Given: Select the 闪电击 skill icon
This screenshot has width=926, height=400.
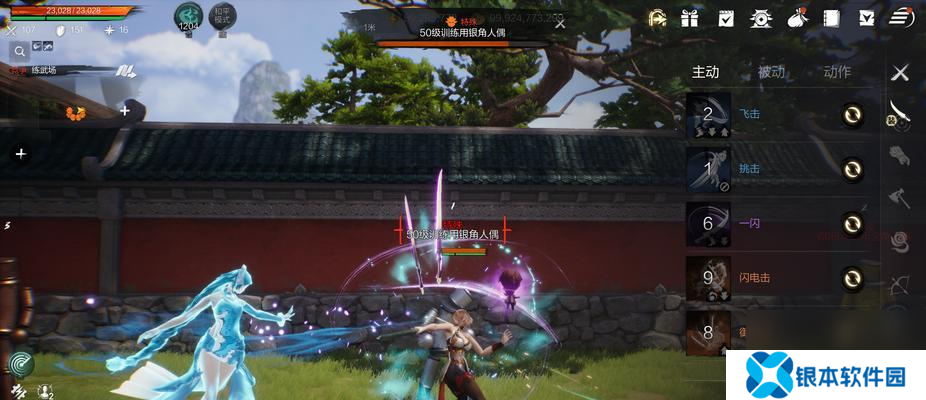Looking at the screenshot, I should click(708, 278).
